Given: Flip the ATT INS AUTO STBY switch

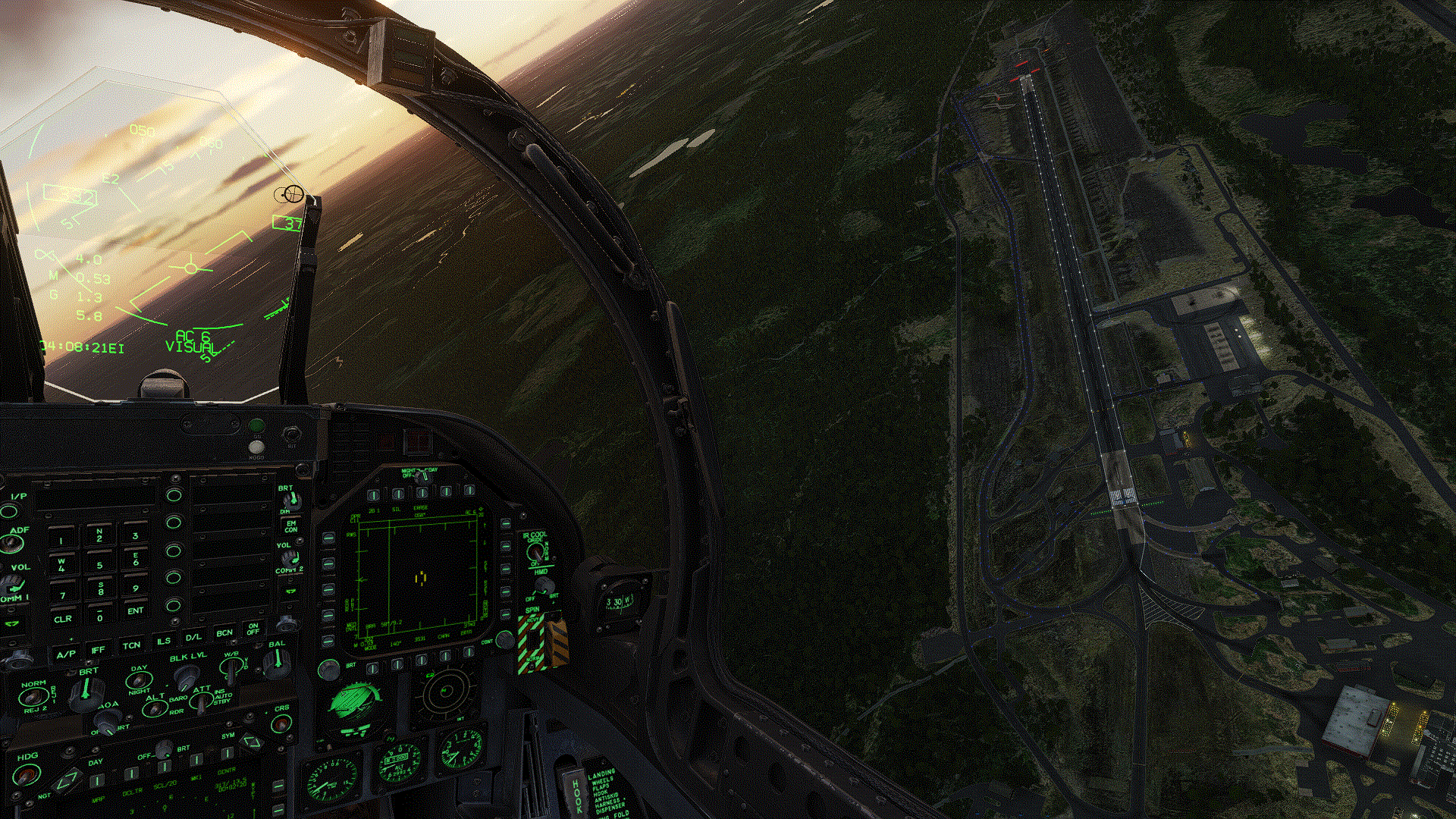Looking at the screenshot, I should click(x=201, y=702).
